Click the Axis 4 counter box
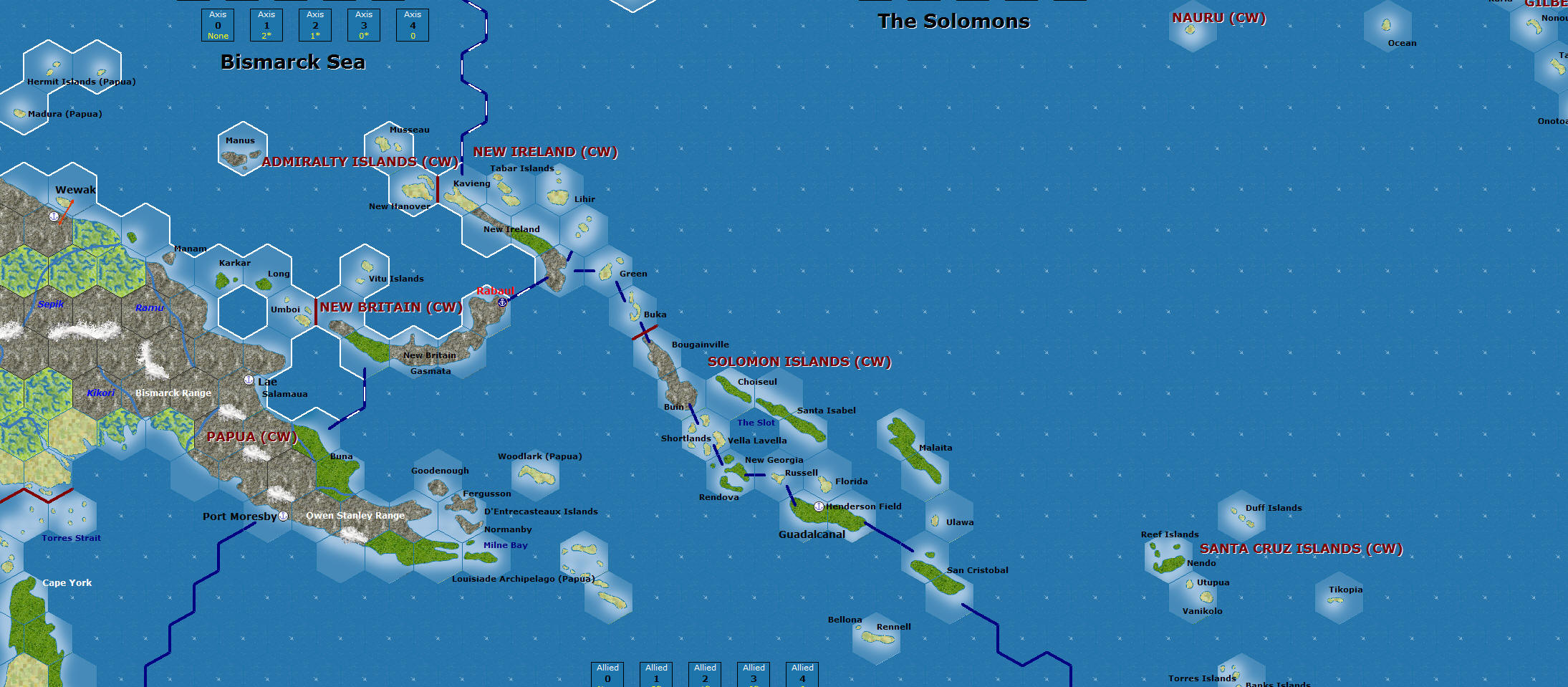This screenshot has width=1568, height=687. [x=412, y=25]
